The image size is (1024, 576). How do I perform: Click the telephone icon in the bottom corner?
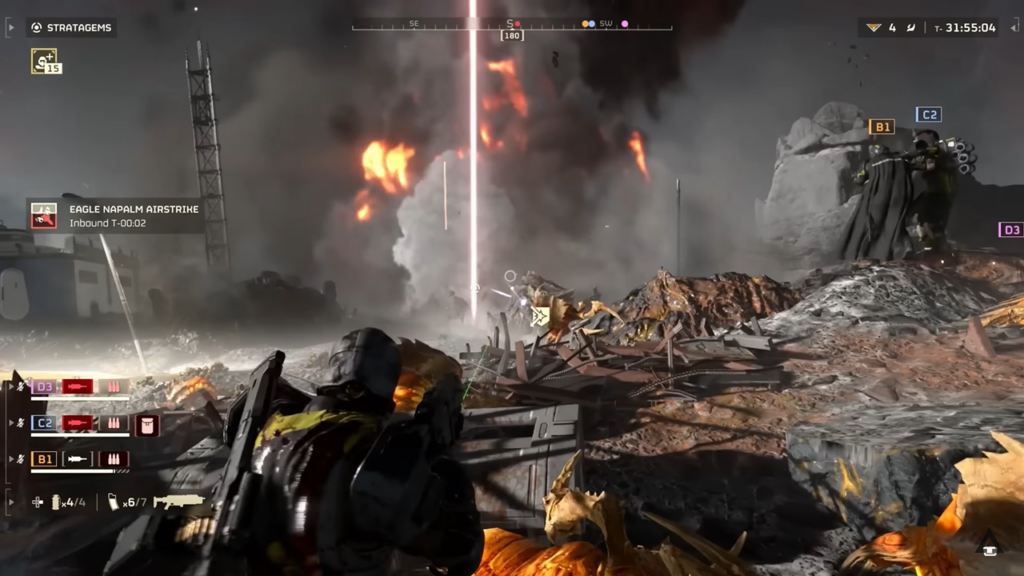pyautogui.click(x=990, y=545)
